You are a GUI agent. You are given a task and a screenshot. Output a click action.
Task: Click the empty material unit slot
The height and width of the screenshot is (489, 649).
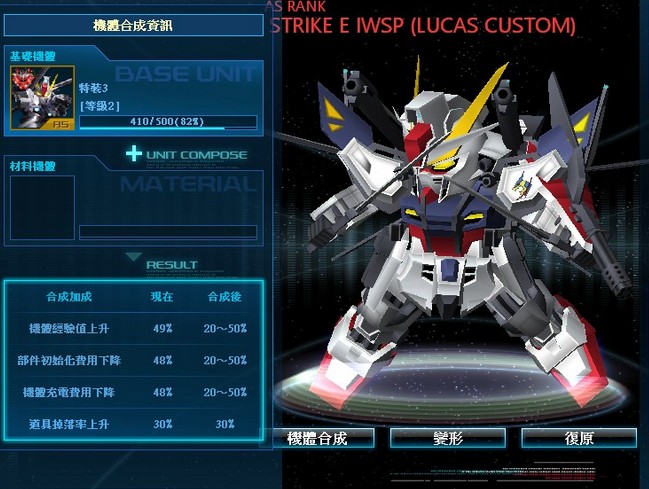(40, 209)
